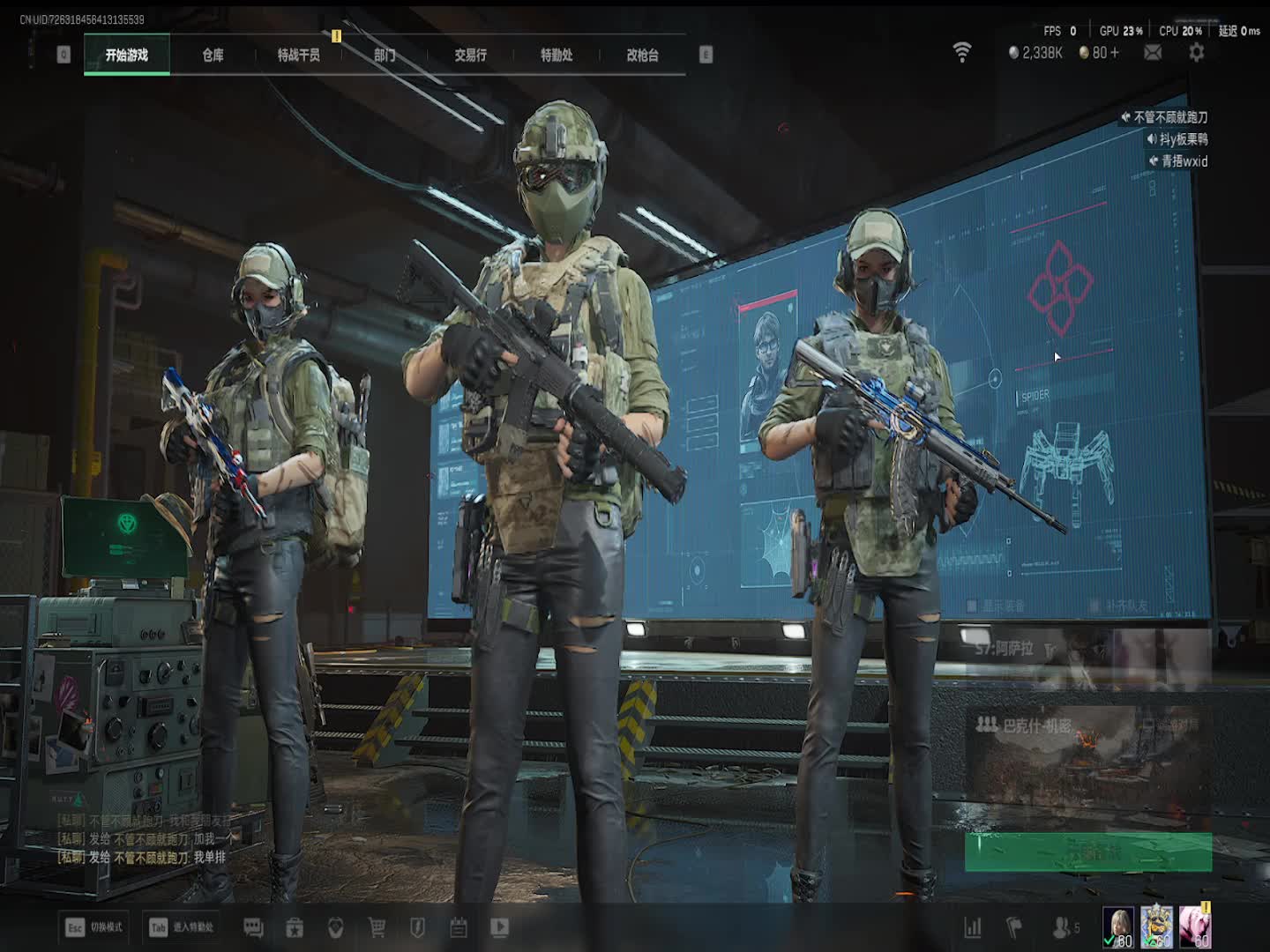
Task: Open the mail envelope inbox
Action: (x=1153, y=53)
